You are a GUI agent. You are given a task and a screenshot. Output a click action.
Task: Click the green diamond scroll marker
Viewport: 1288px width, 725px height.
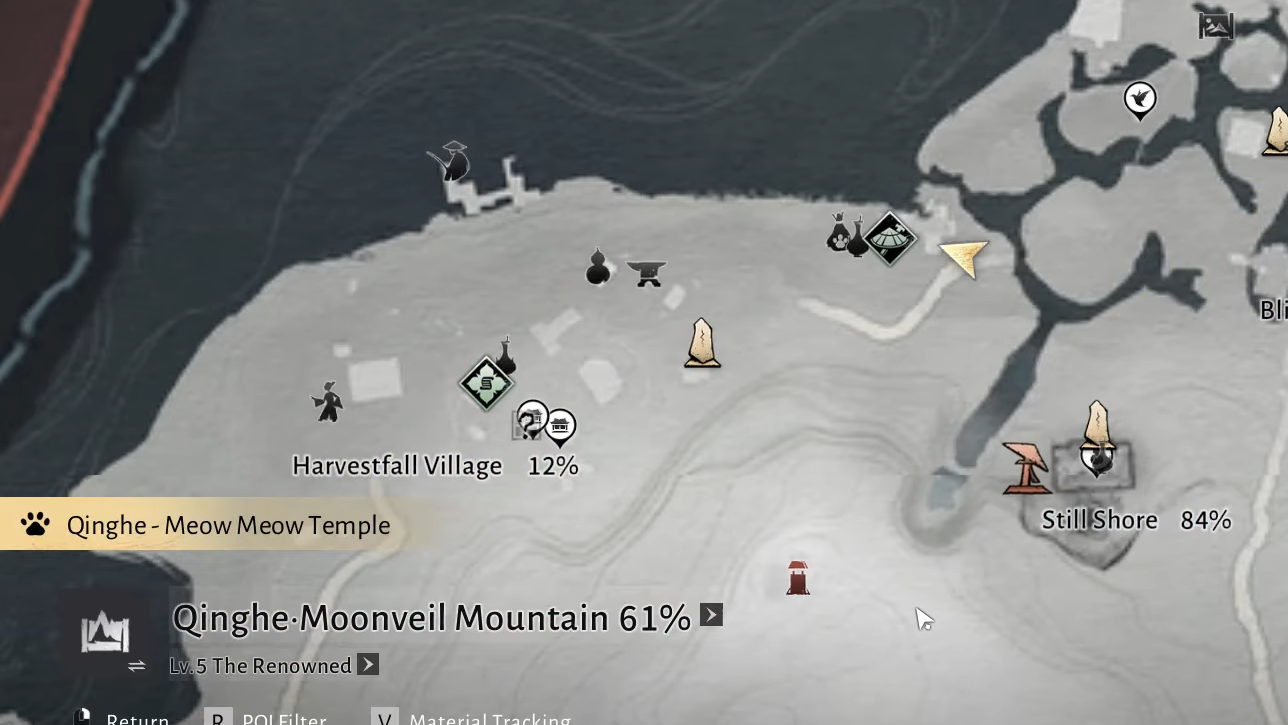[486, 383]
